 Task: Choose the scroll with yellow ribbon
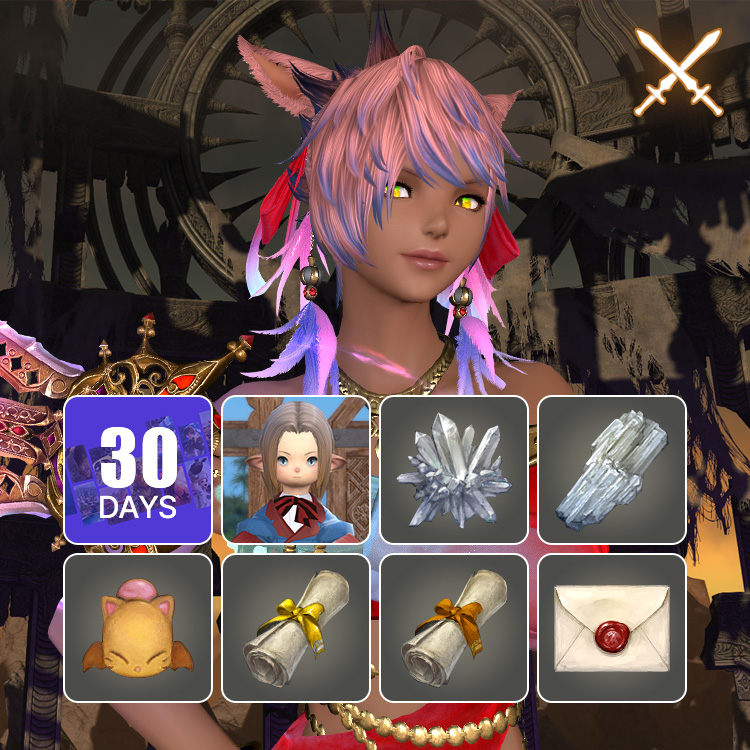296,628
